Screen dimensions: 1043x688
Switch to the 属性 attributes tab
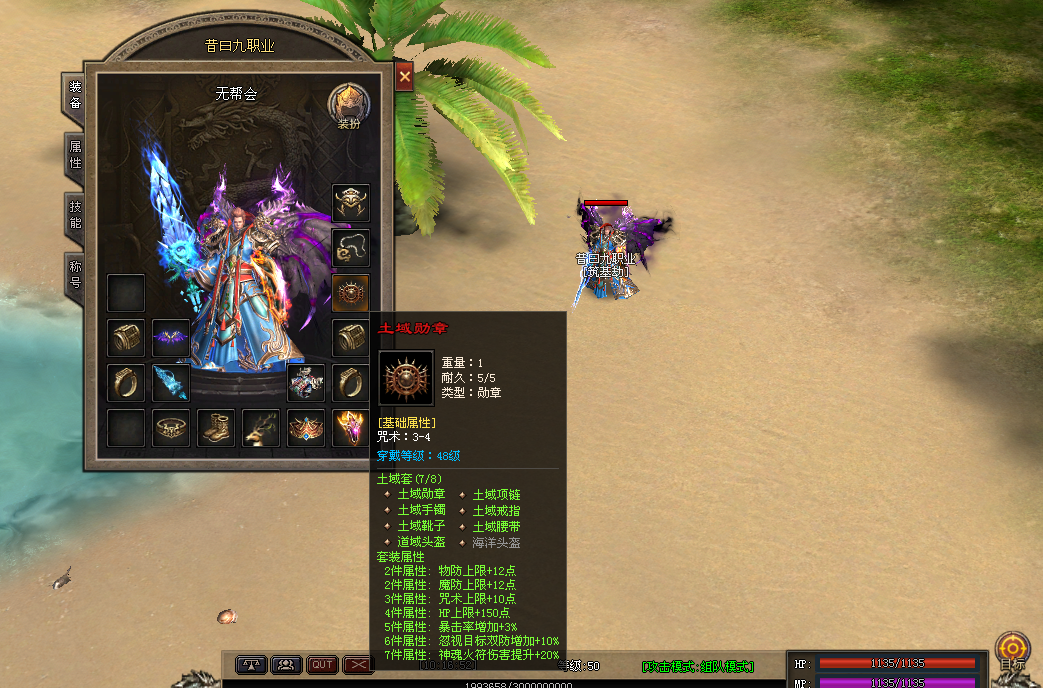point(75,155)
